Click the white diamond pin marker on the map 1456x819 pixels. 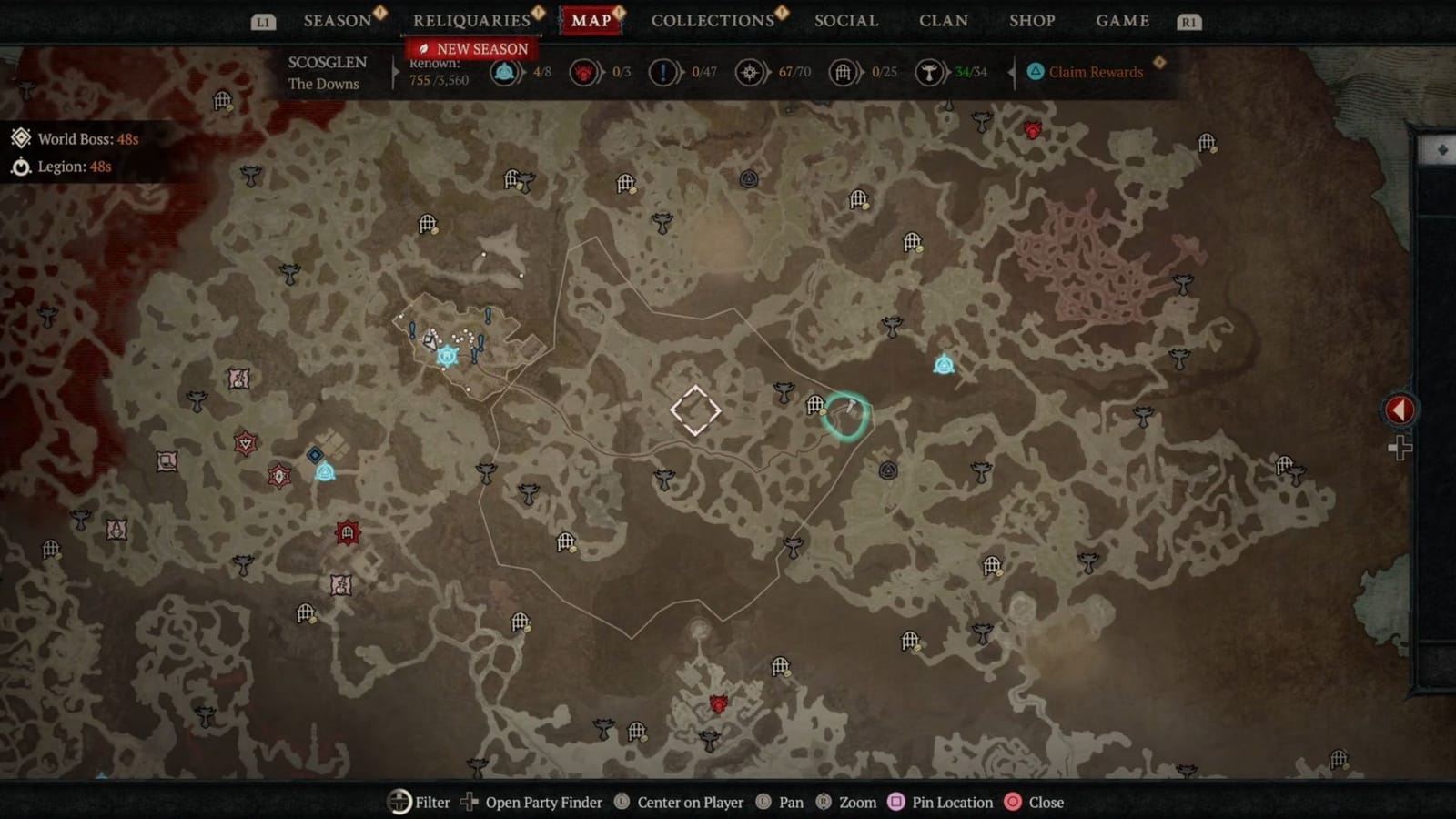(695, 410)
